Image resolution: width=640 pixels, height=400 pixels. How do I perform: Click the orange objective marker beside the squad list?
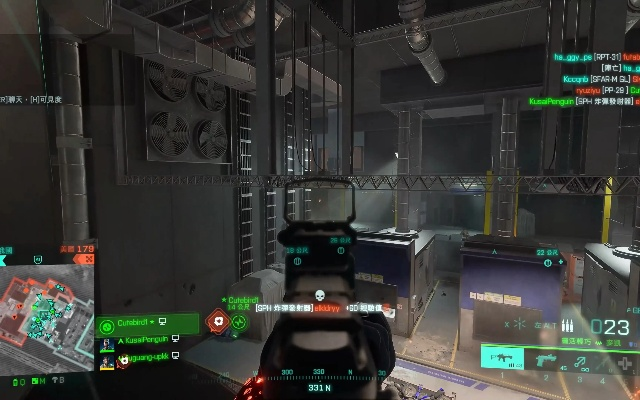click(217, 322)
